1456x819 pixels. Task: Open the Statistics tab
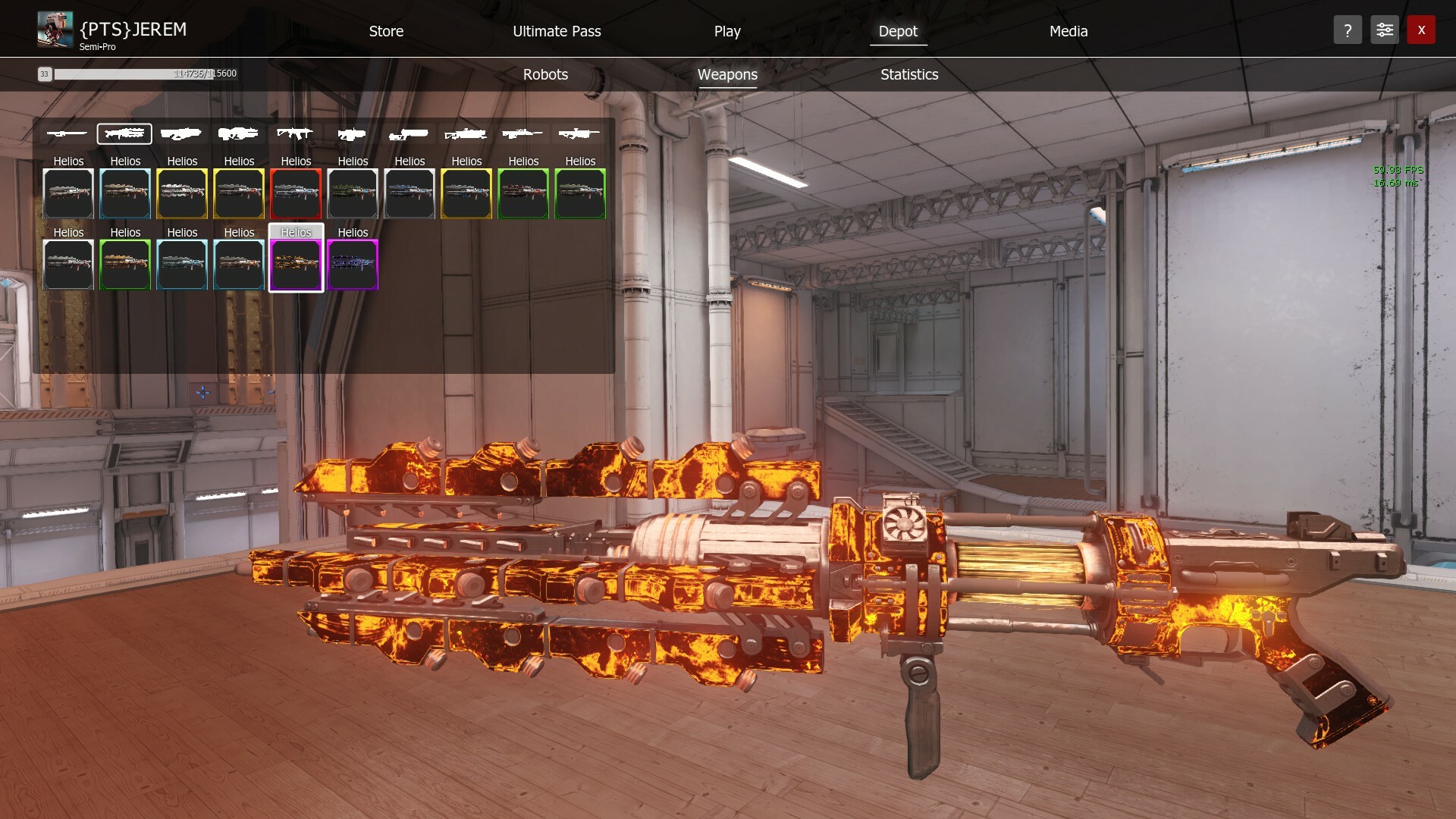click(908, 74)
